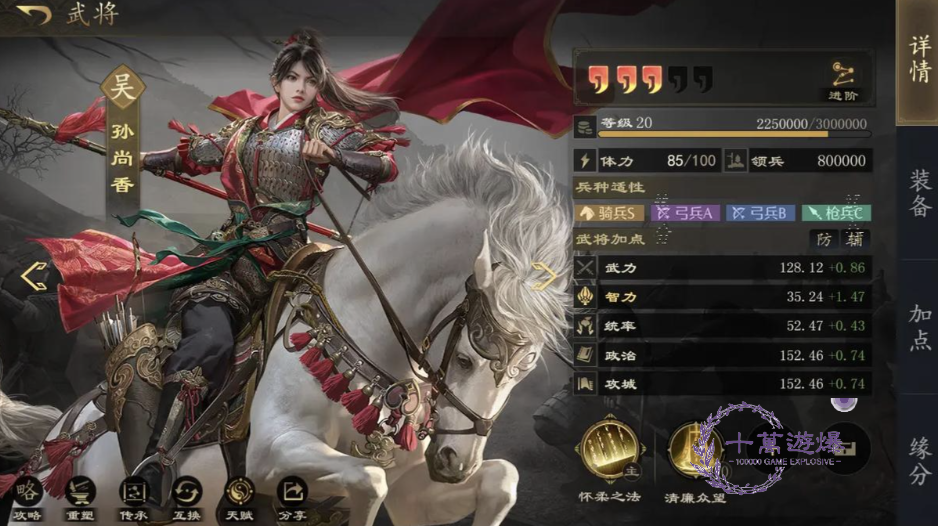Open the 传承 inheritance icon
This screenshot has width=938, height=526.
pyautogui.click(x=133, y=494)
